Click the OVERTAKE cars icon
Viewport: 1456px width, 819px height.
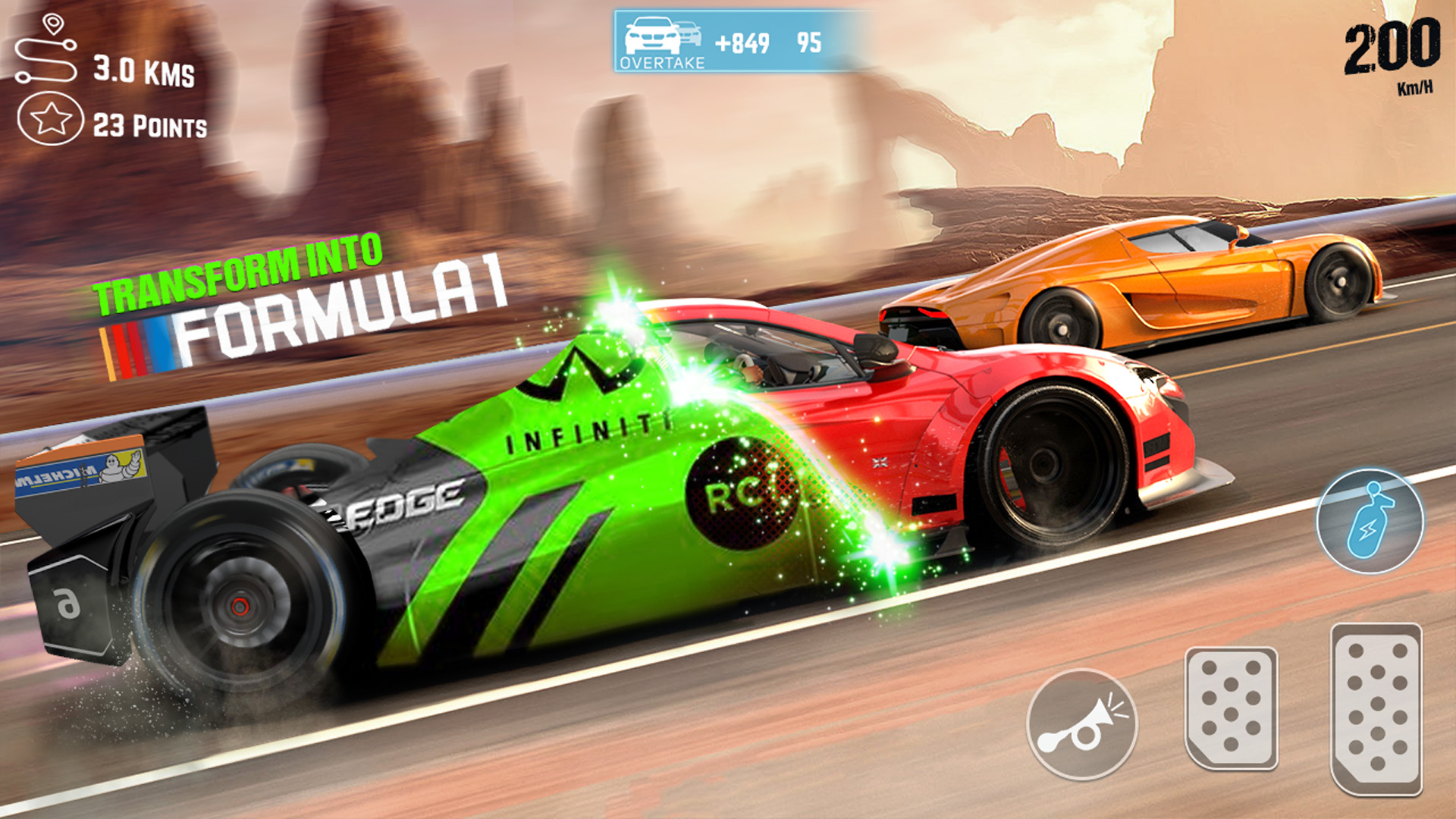661,34
